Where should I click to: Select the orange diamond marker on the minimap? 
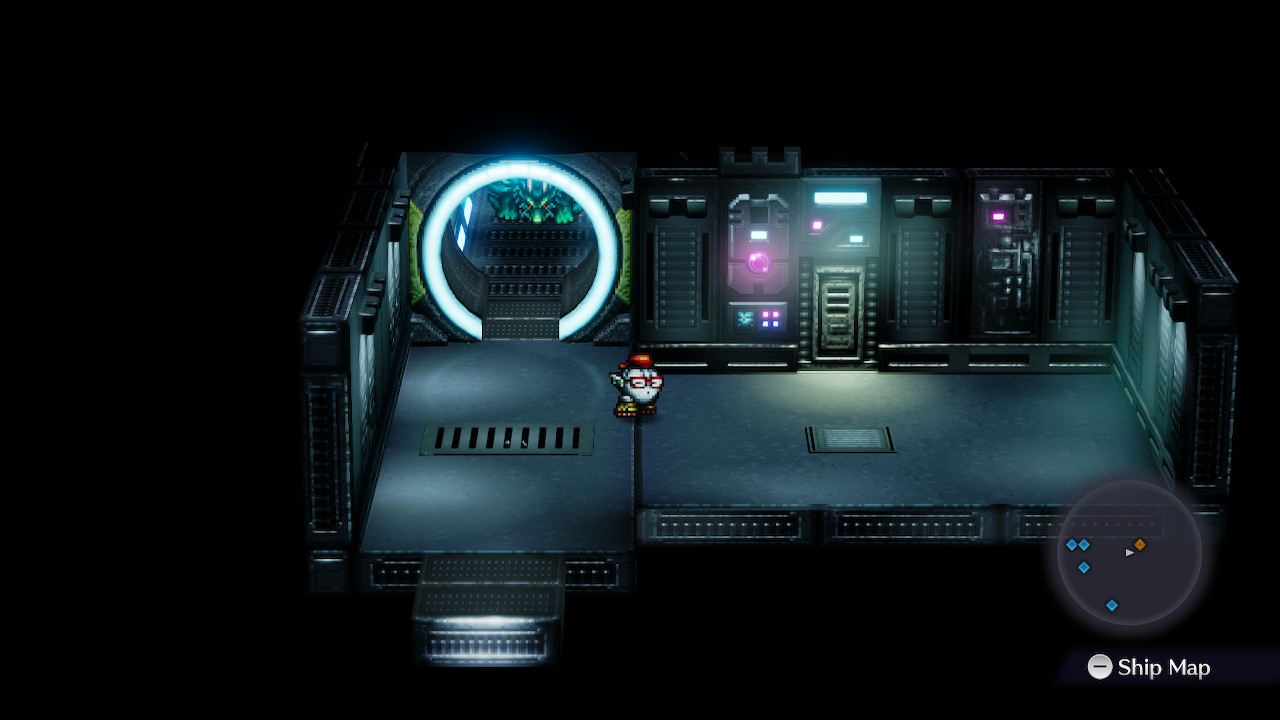click(x=1140, y=544)
